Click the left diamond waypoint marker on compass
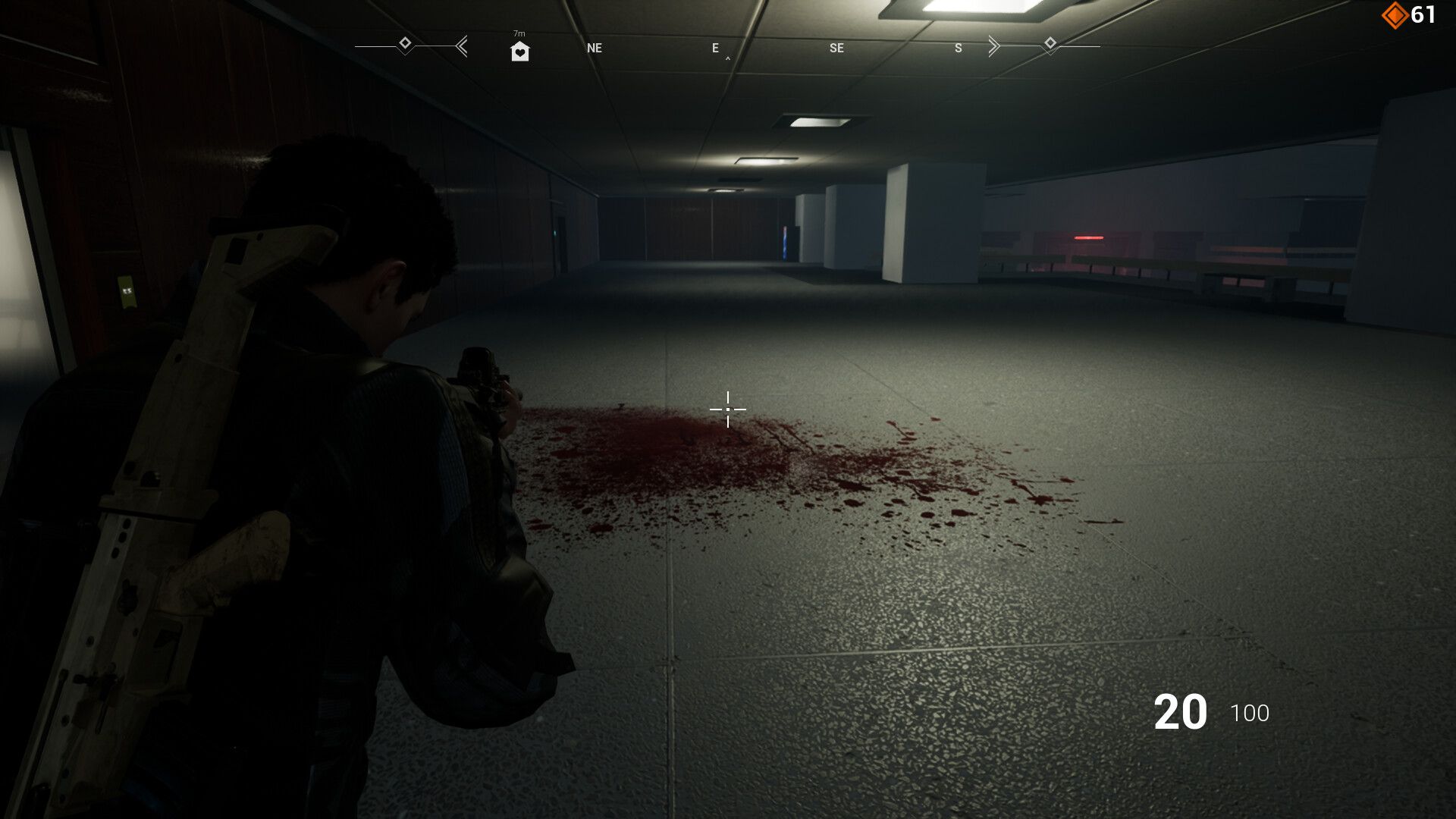 pyautogui.click(x=405, y=44)
